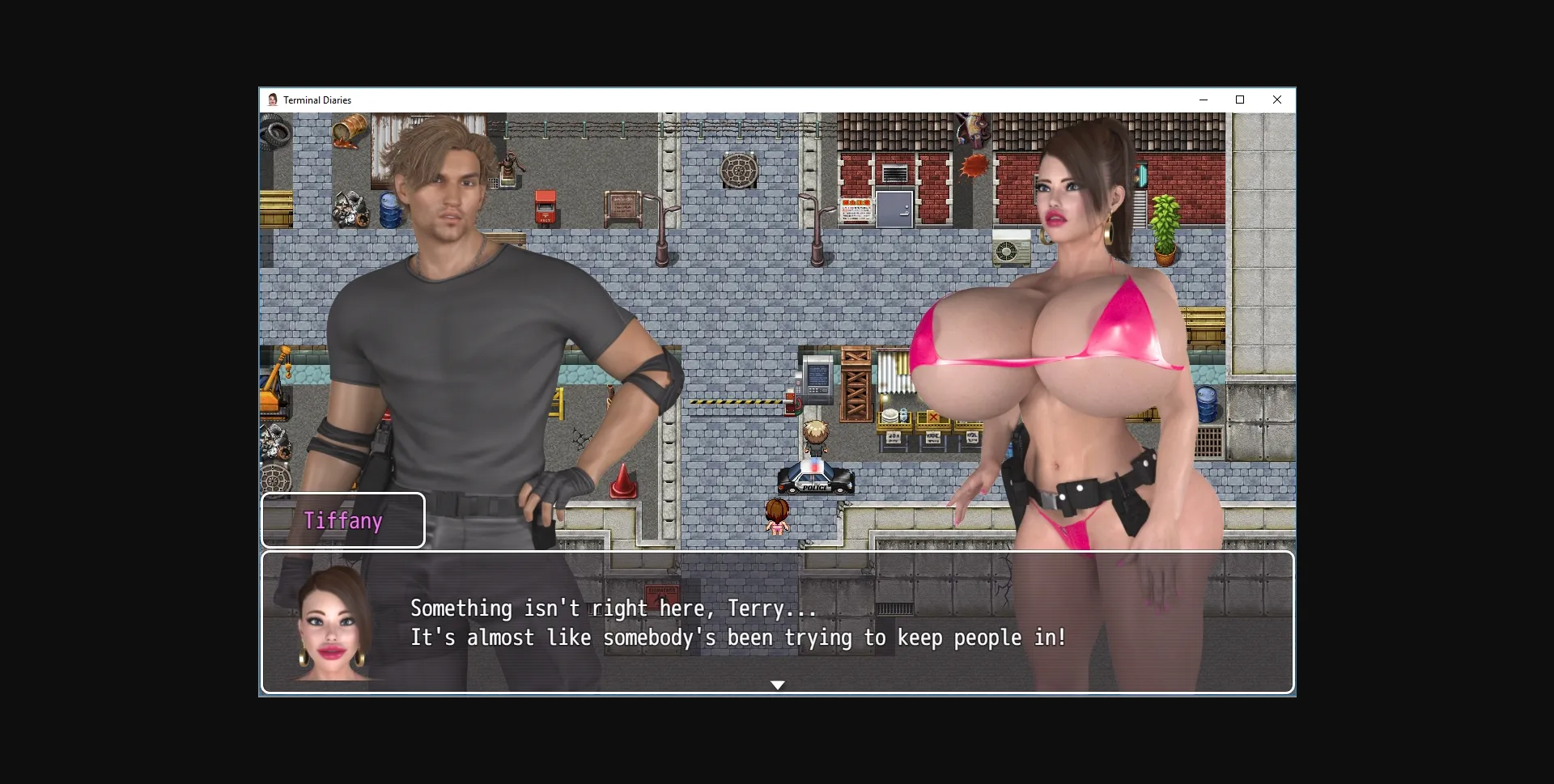Click the potted plant next to Tiffany
The image size is (1554, 784).
coord(1165,235)
